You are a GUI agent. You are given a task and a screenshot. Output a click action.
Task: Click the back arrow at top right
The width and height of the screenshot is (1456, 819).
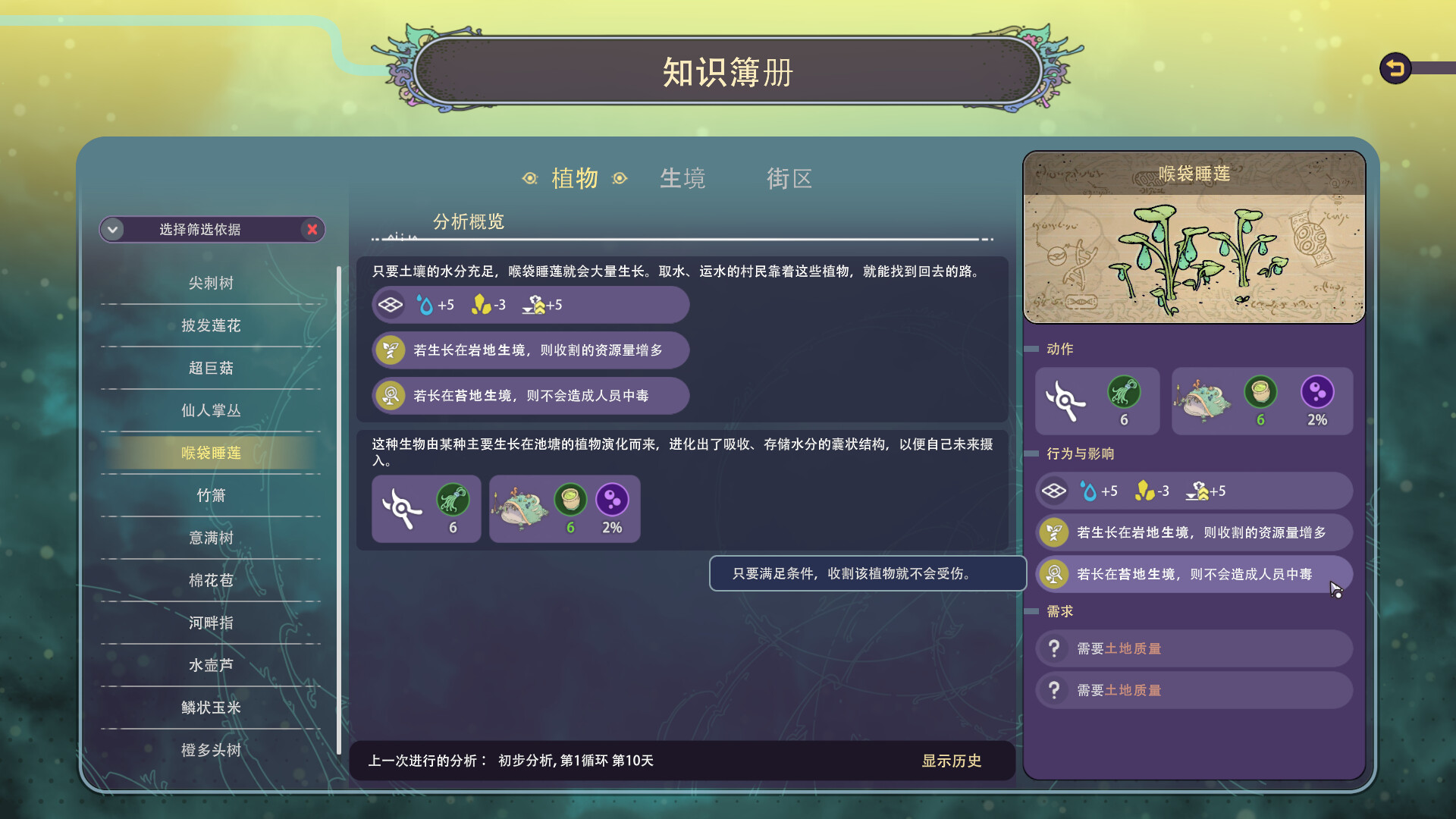pos(1394,67)
